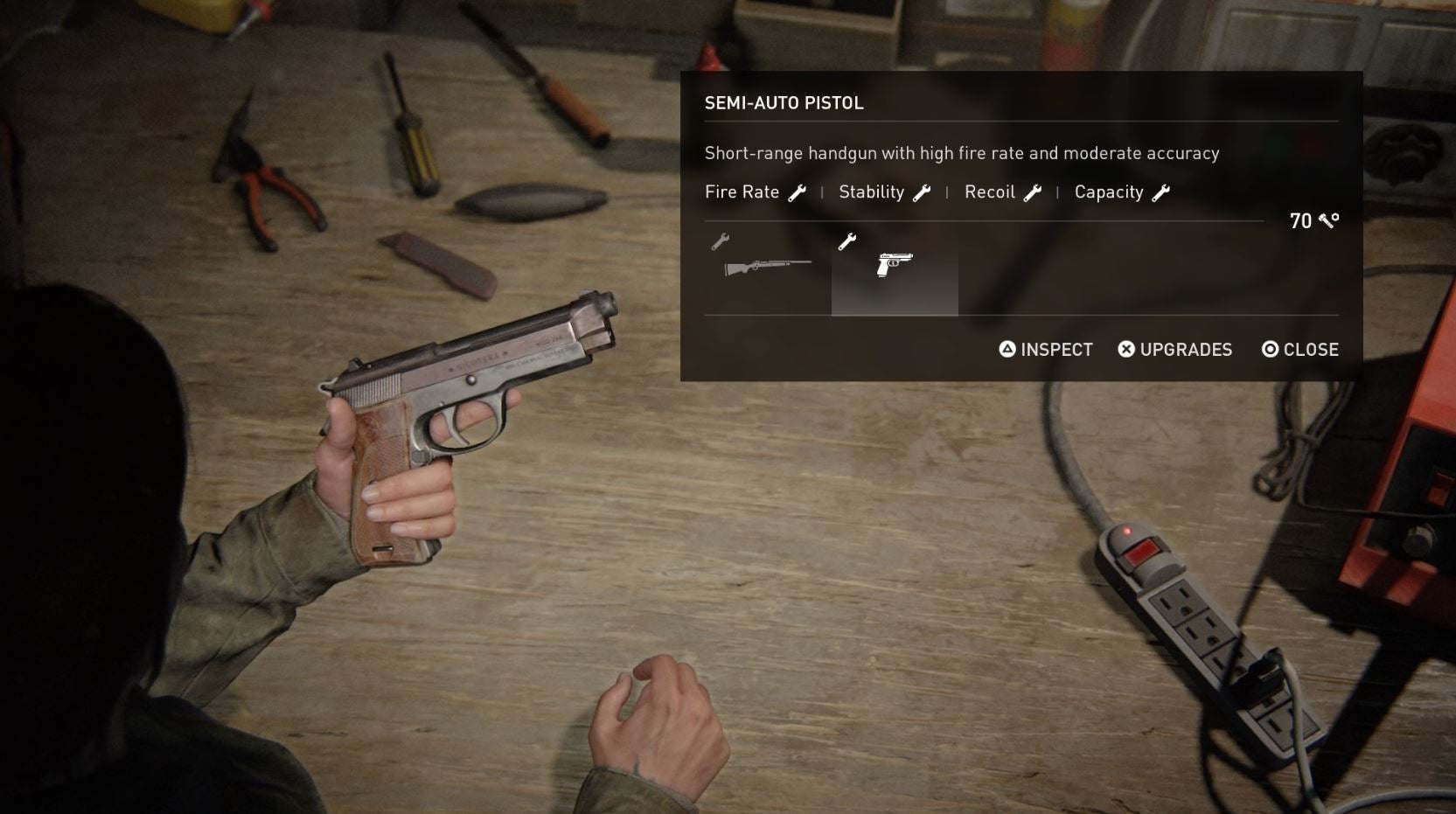
Task: Select the semi-auto pistol slot
Action: coord(895,267)
